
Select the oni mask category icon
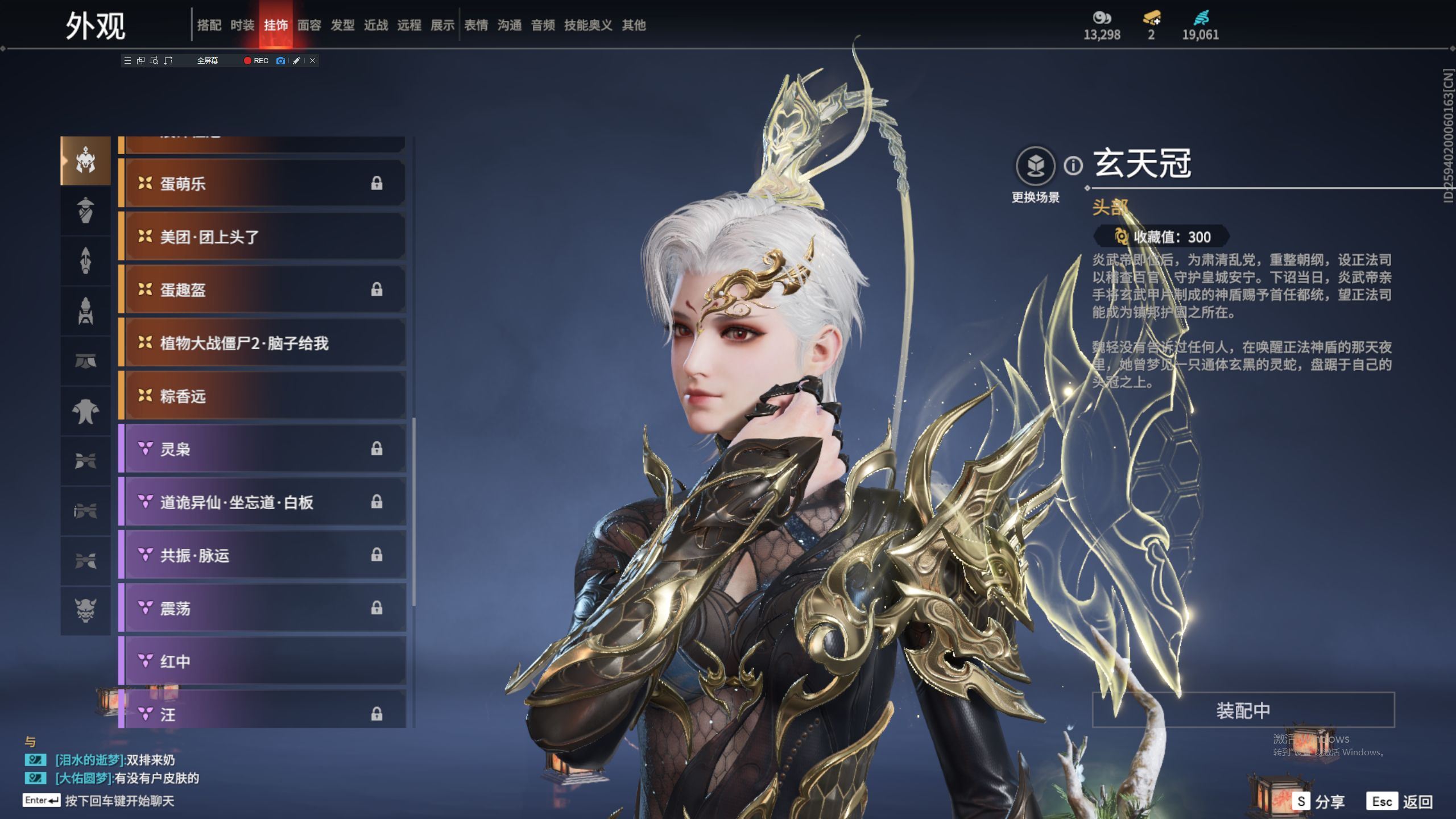tap(85, 610)
